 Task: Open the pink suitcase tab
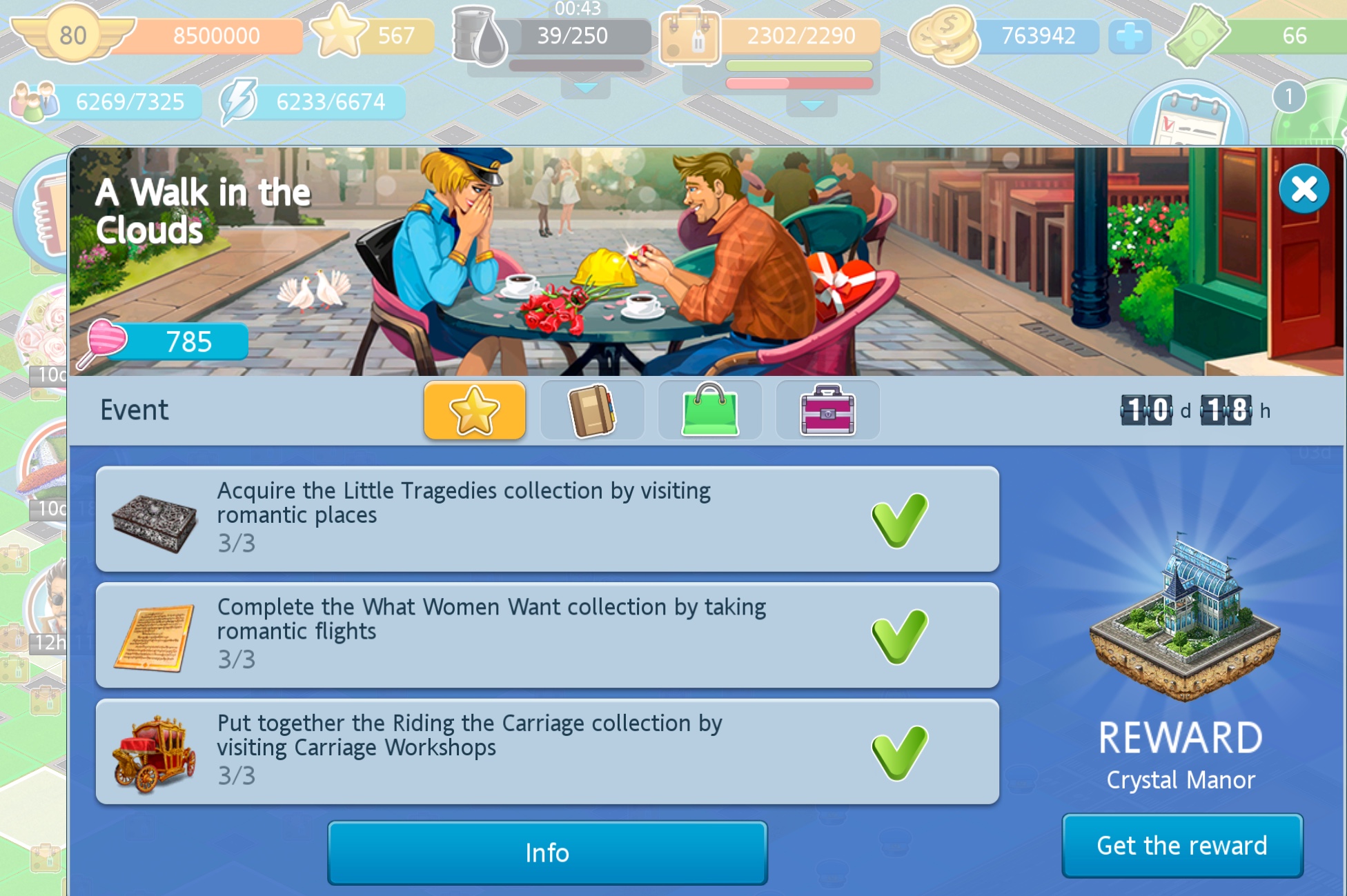[827, 410]
